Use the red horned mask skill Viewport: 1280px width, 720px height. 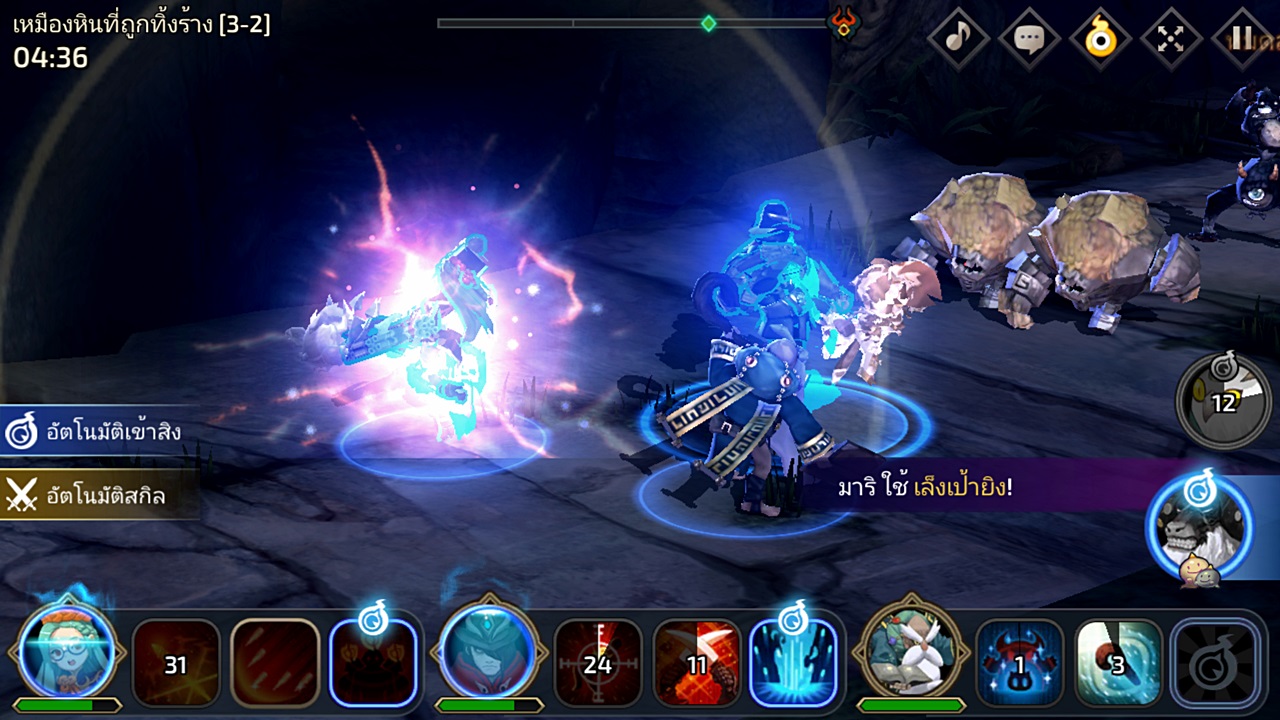(1020, 664)
